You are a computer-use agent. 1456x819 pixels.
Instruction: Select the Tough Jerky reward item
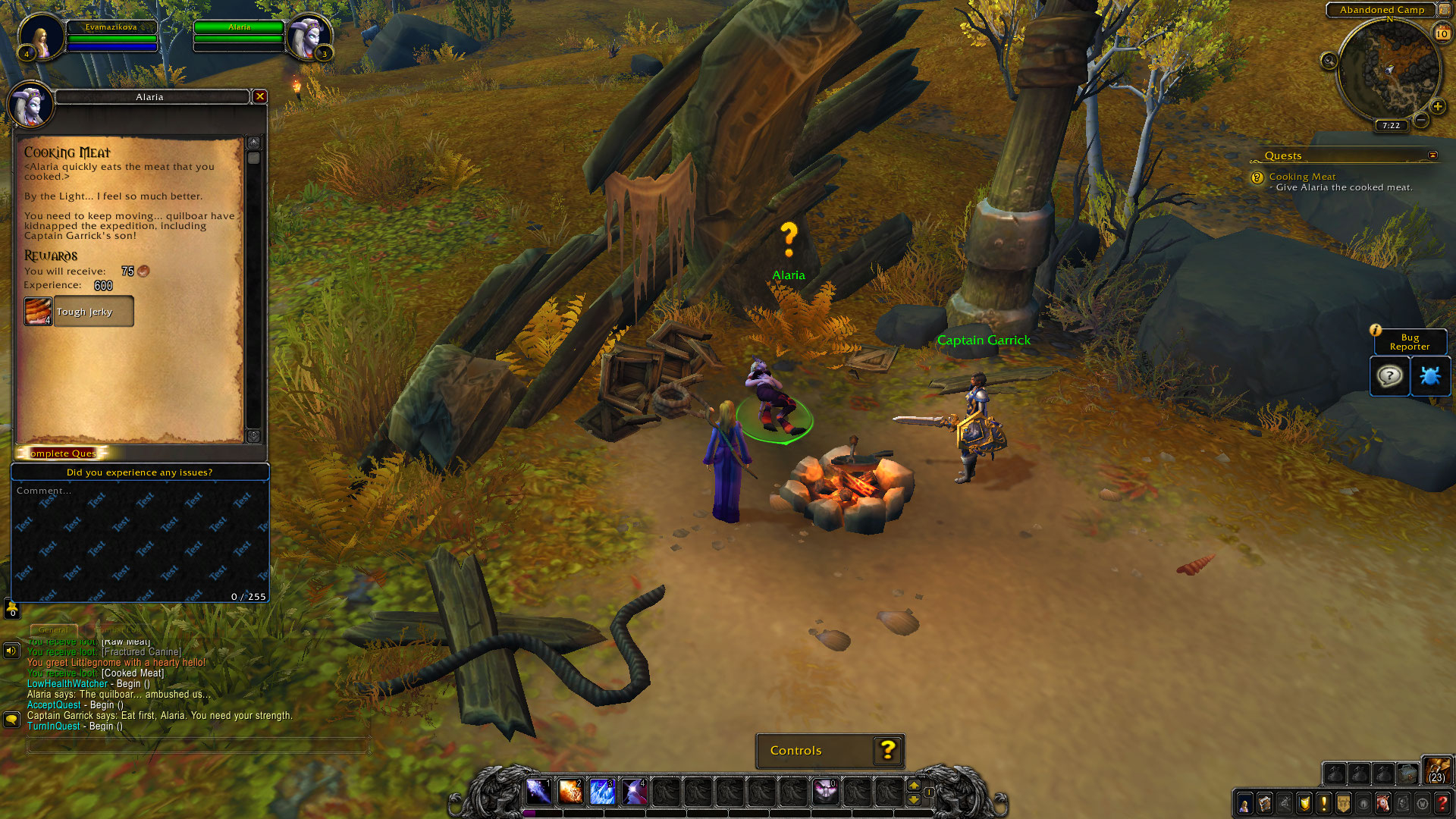coord(79,312)
